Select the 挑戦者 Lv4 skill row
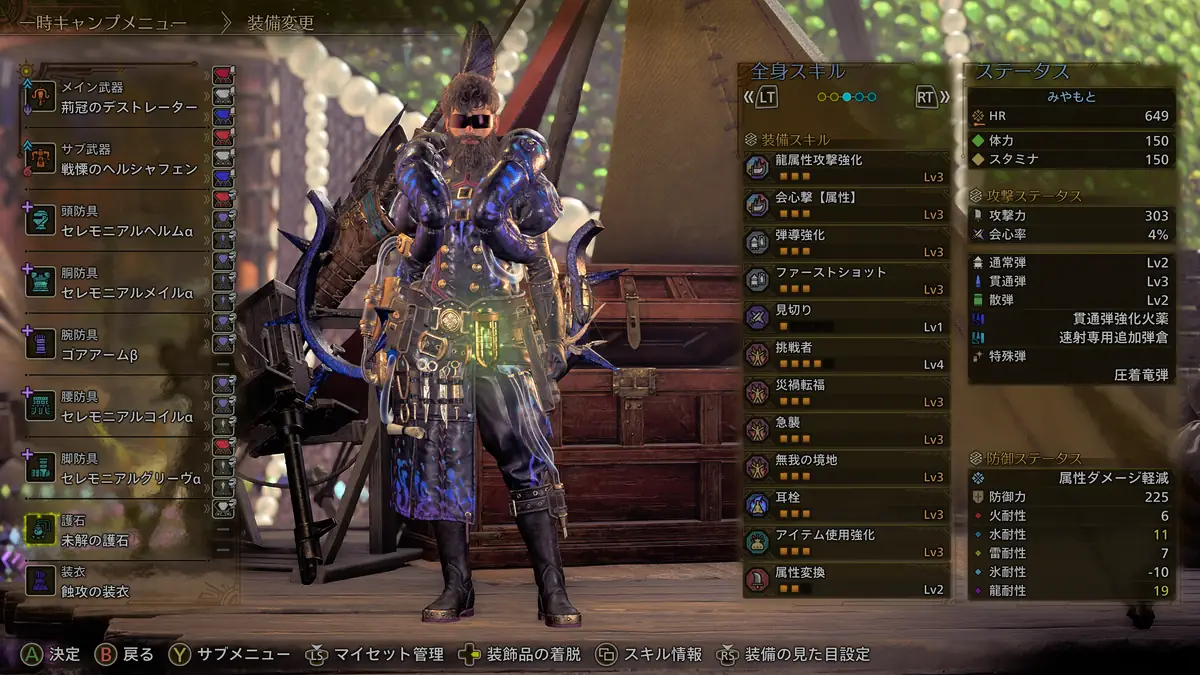Screen dimensions: 1200x675 point(846,355)
